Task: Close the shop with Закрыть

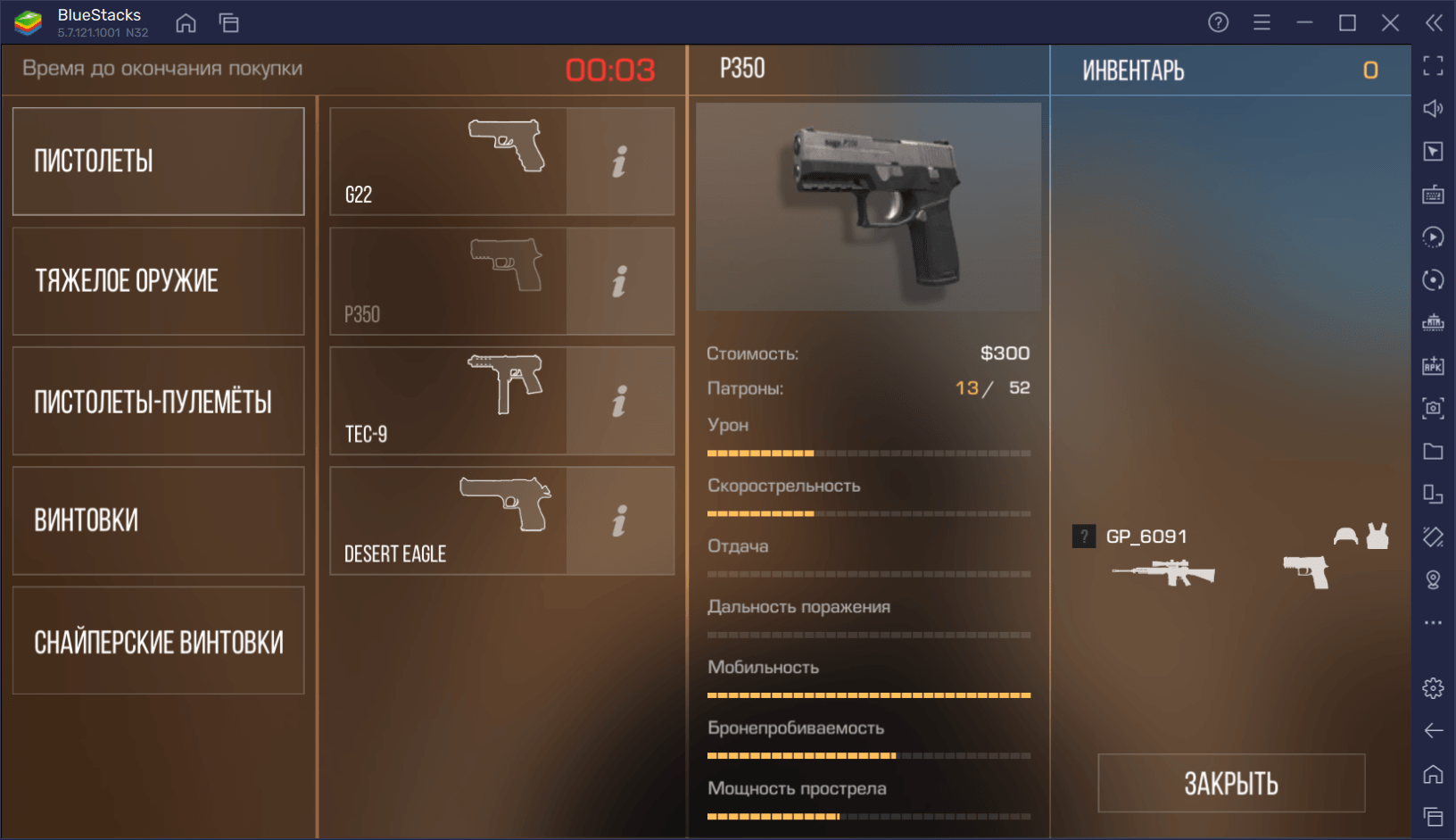Action: click(1230, 783)
